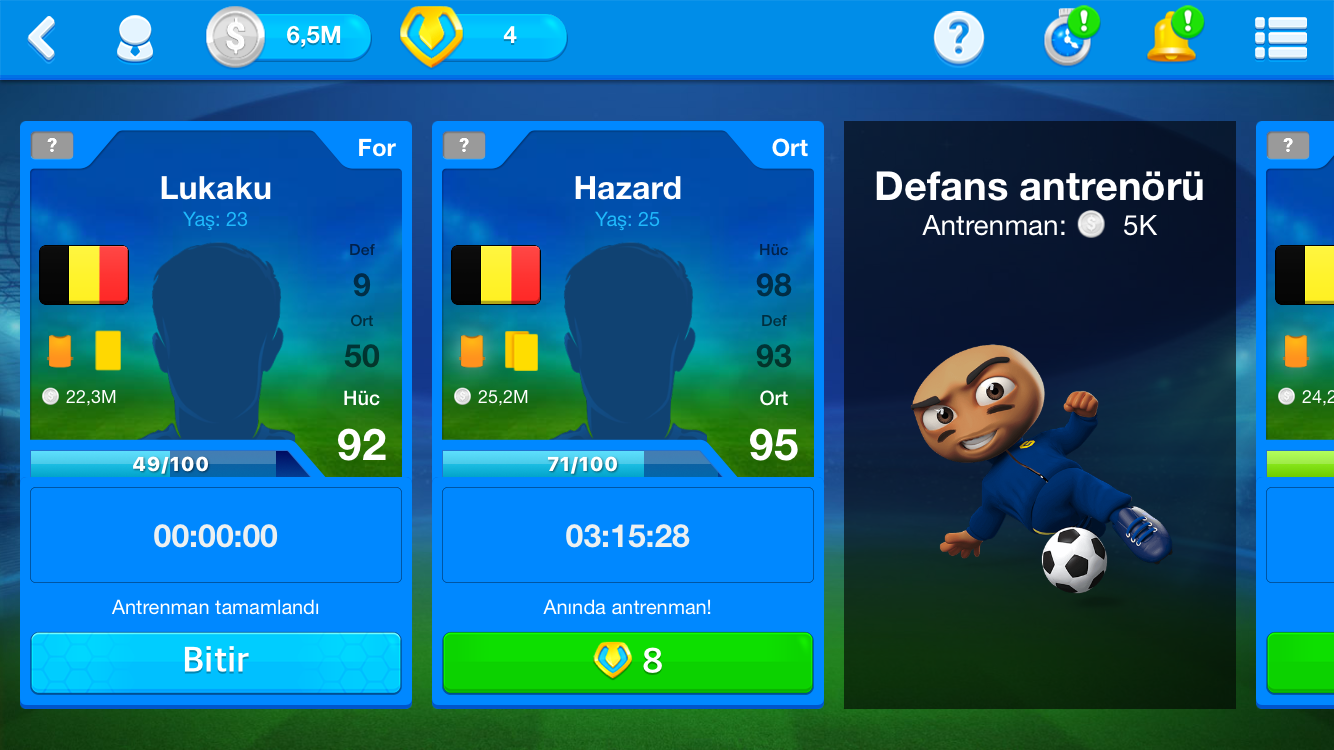Screen dimensions: 1334x750
Task: Select the Defans antrenörü coach card
Action: (x=1040, y=415)
